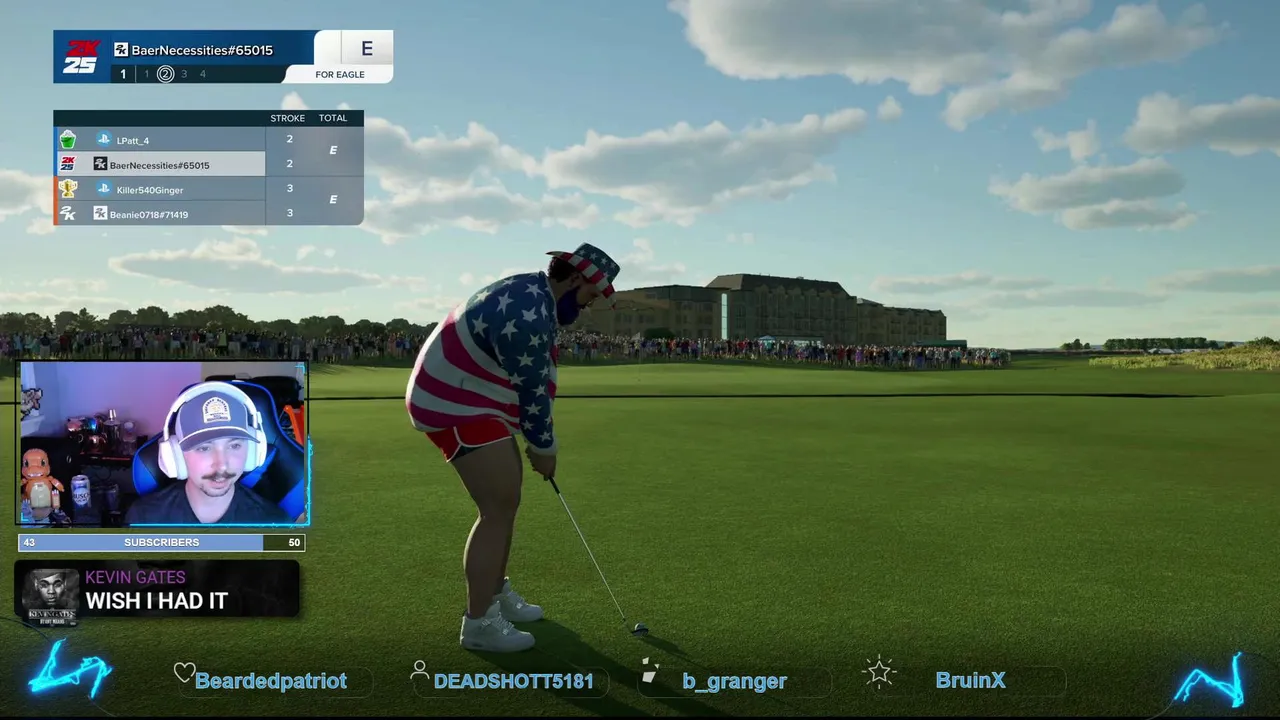Click the Kevin Gates album art

pyautogui.click(x=50, y=595)
